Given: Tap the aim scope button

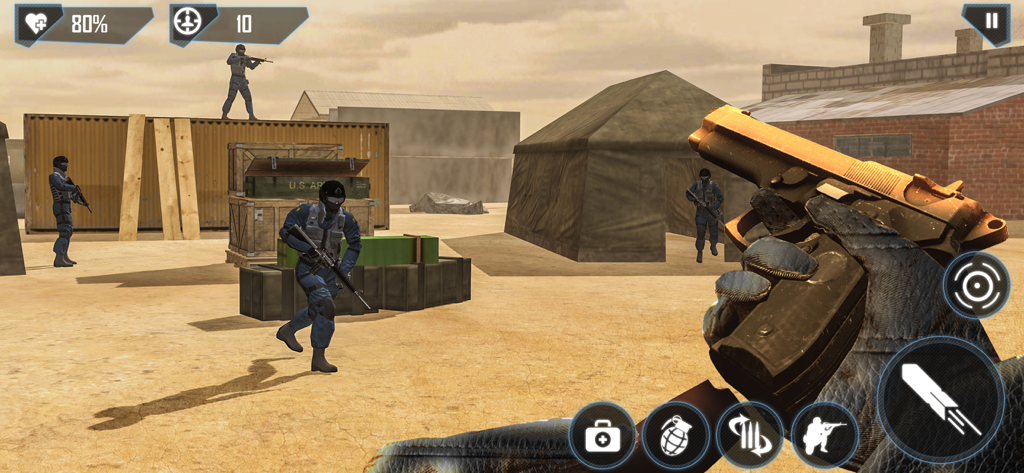Looking at the screenshot, I should (976, 285).
